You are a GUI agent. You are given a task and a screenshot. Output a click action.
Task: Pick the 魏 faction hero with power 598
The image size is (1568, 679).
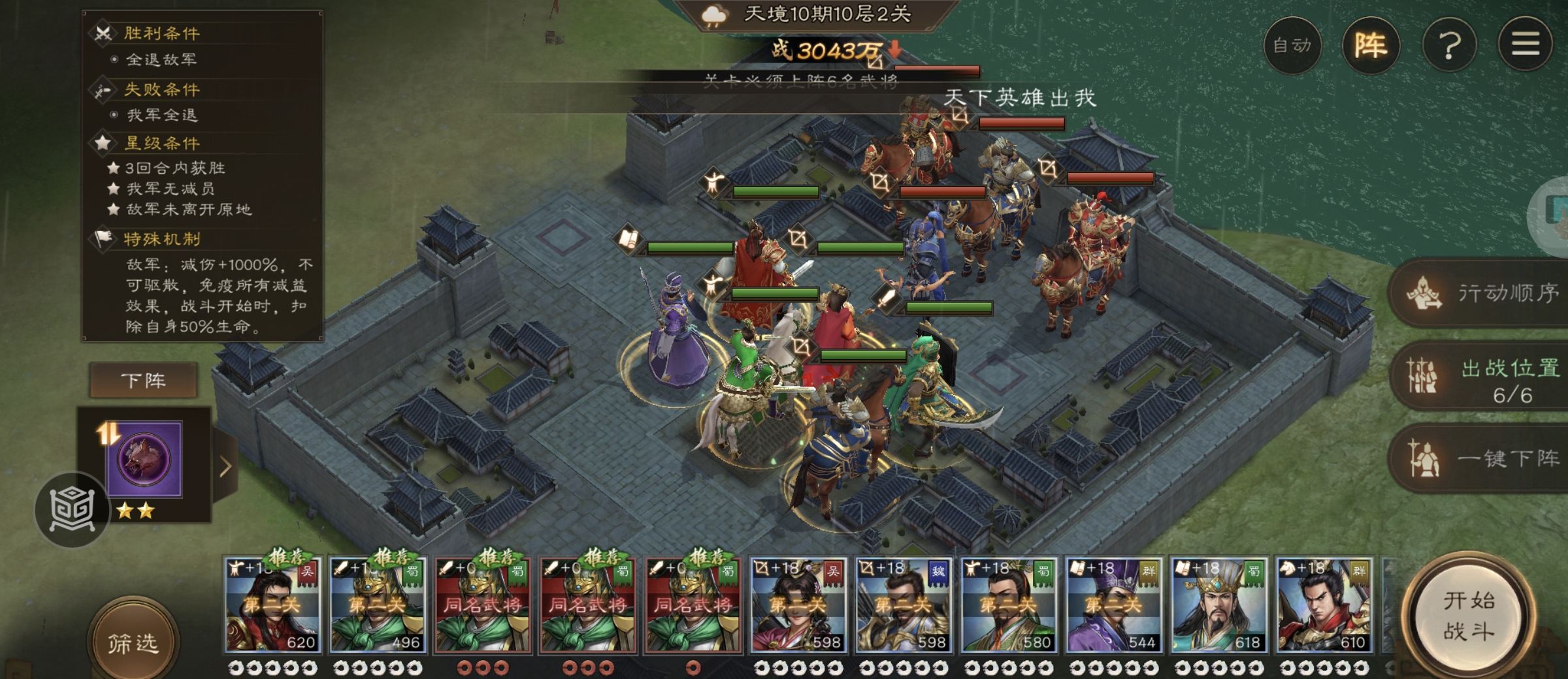pos(902,605)
